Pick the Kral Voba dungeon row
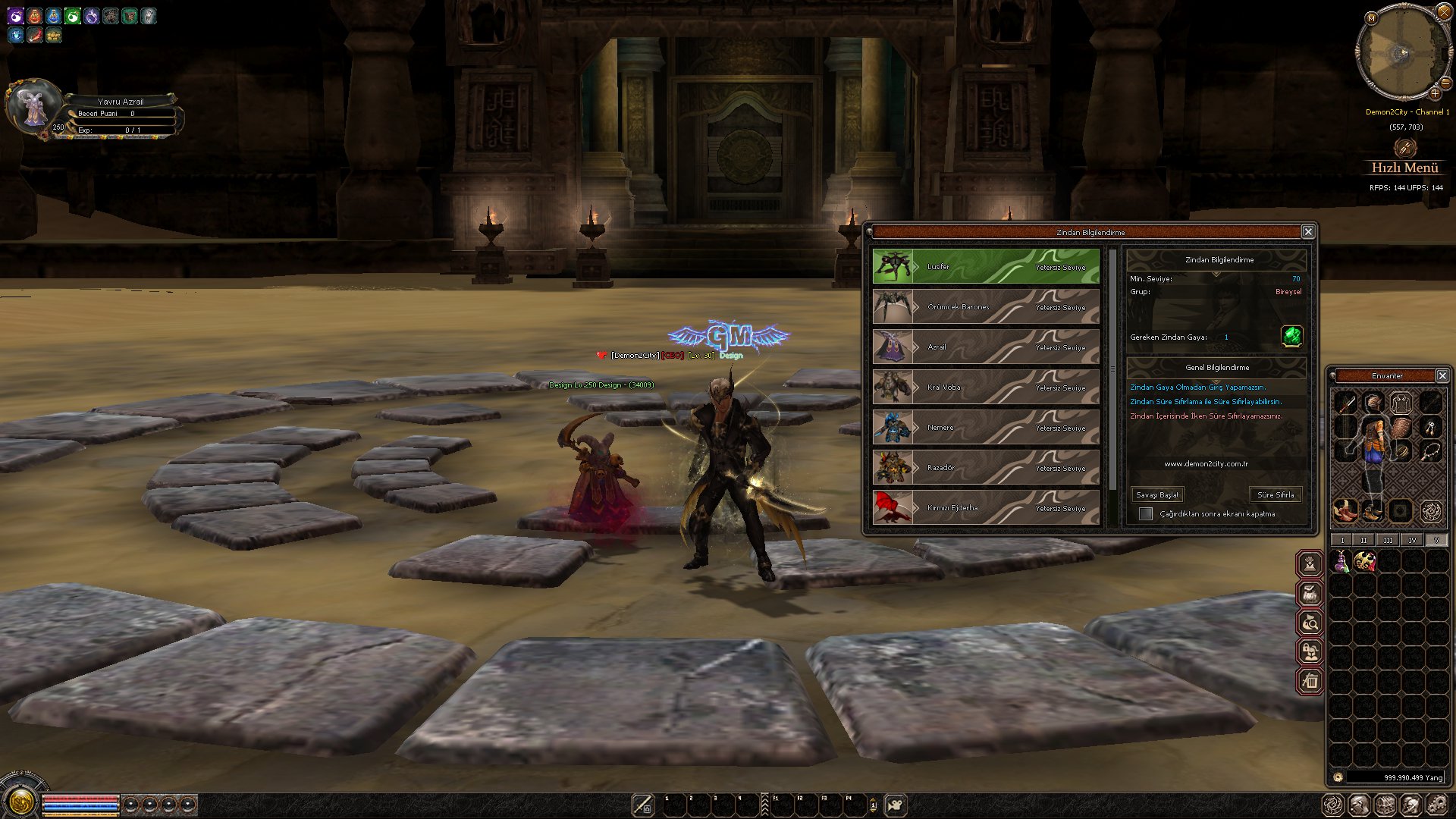The width and height of the screenshot is (1456, 819). tap(985, 388)
